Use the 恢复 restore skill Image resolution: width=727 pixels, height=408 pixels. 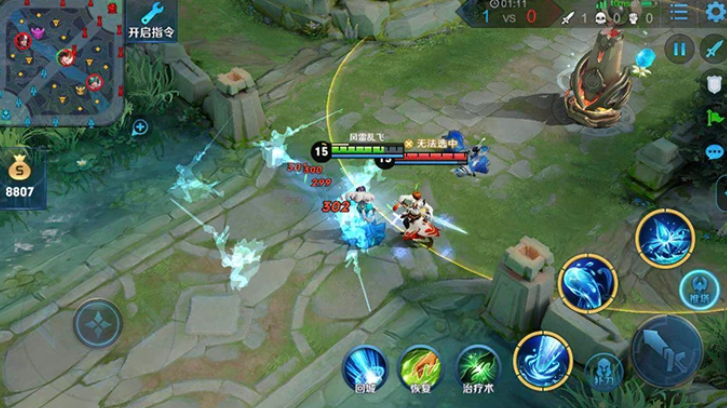pos(421,367)
